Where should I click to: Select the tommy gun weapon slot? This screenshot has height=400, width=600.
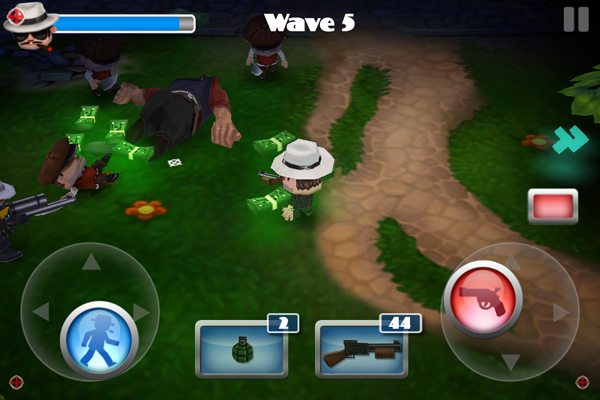360,350
